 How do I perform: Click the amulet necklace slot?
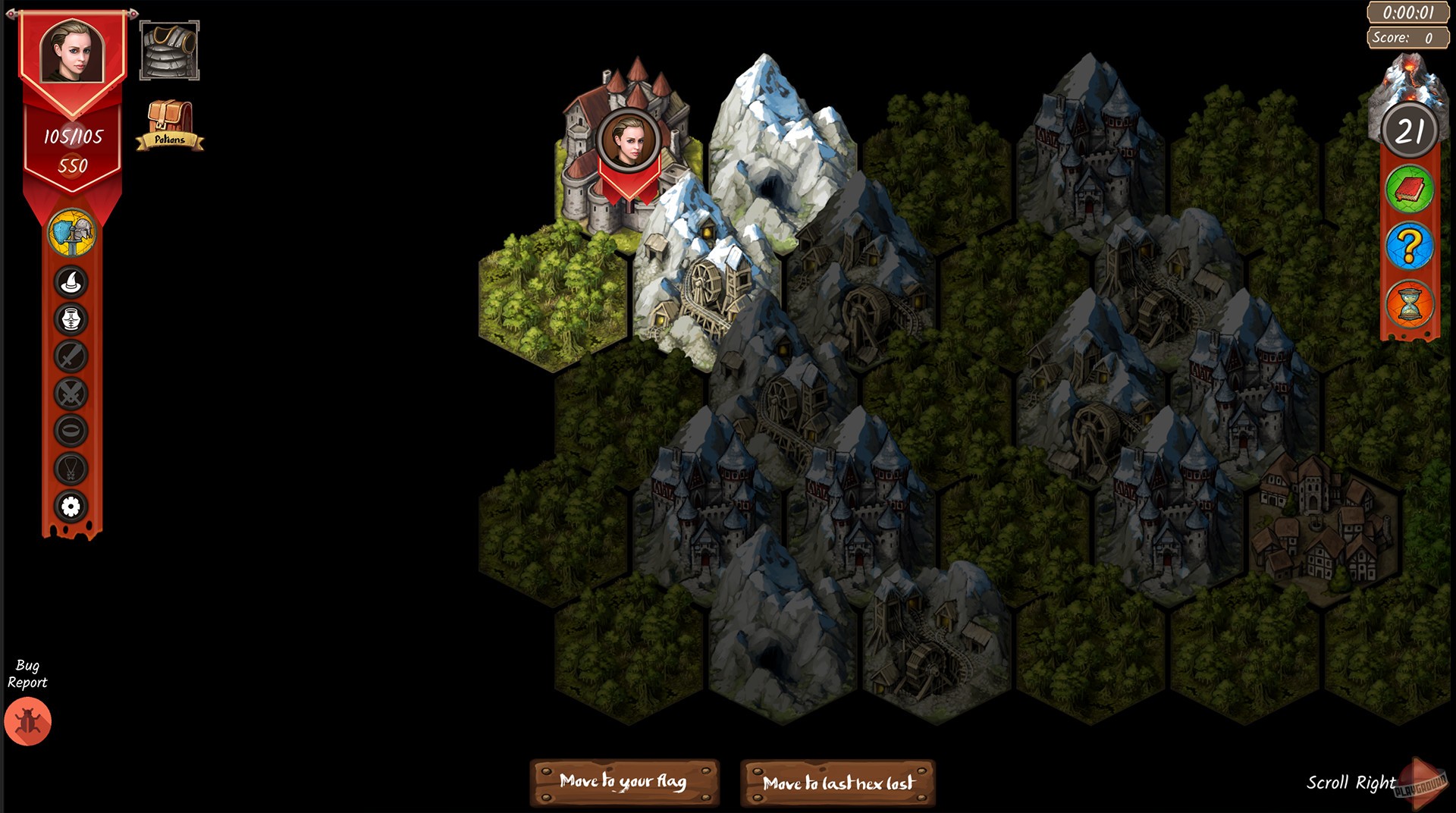click(71, 466)
